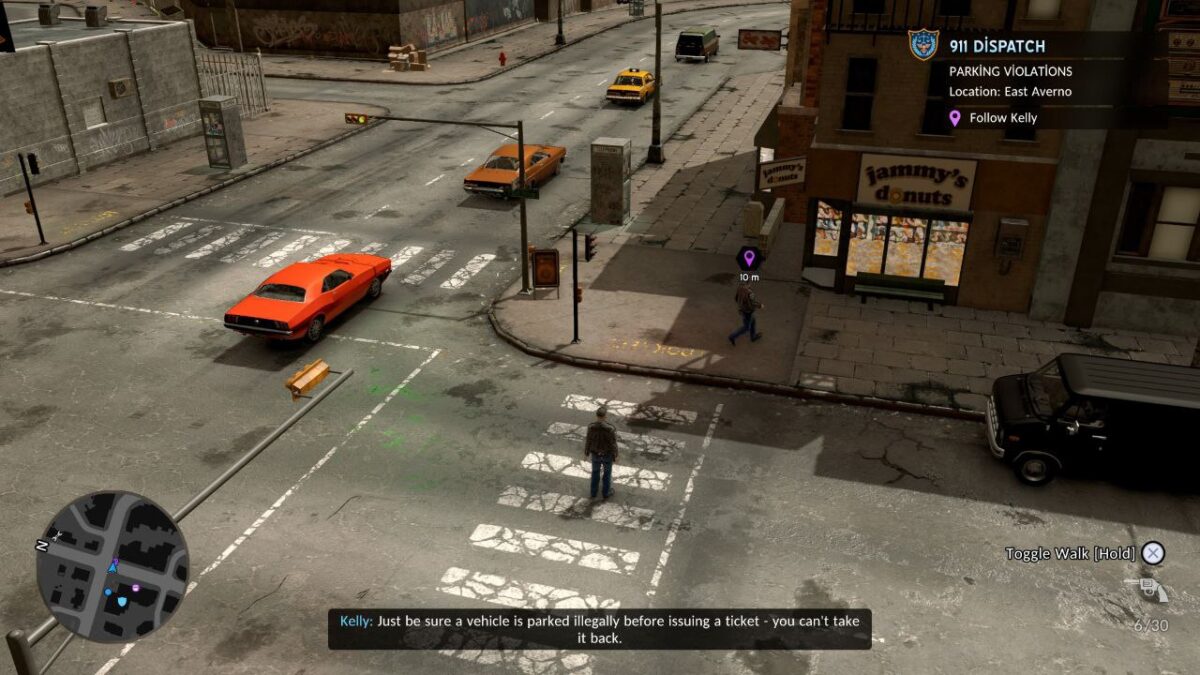Select the 911 Dispatch badge icon
Screen dimensions: 1200x675
[923, 45]
